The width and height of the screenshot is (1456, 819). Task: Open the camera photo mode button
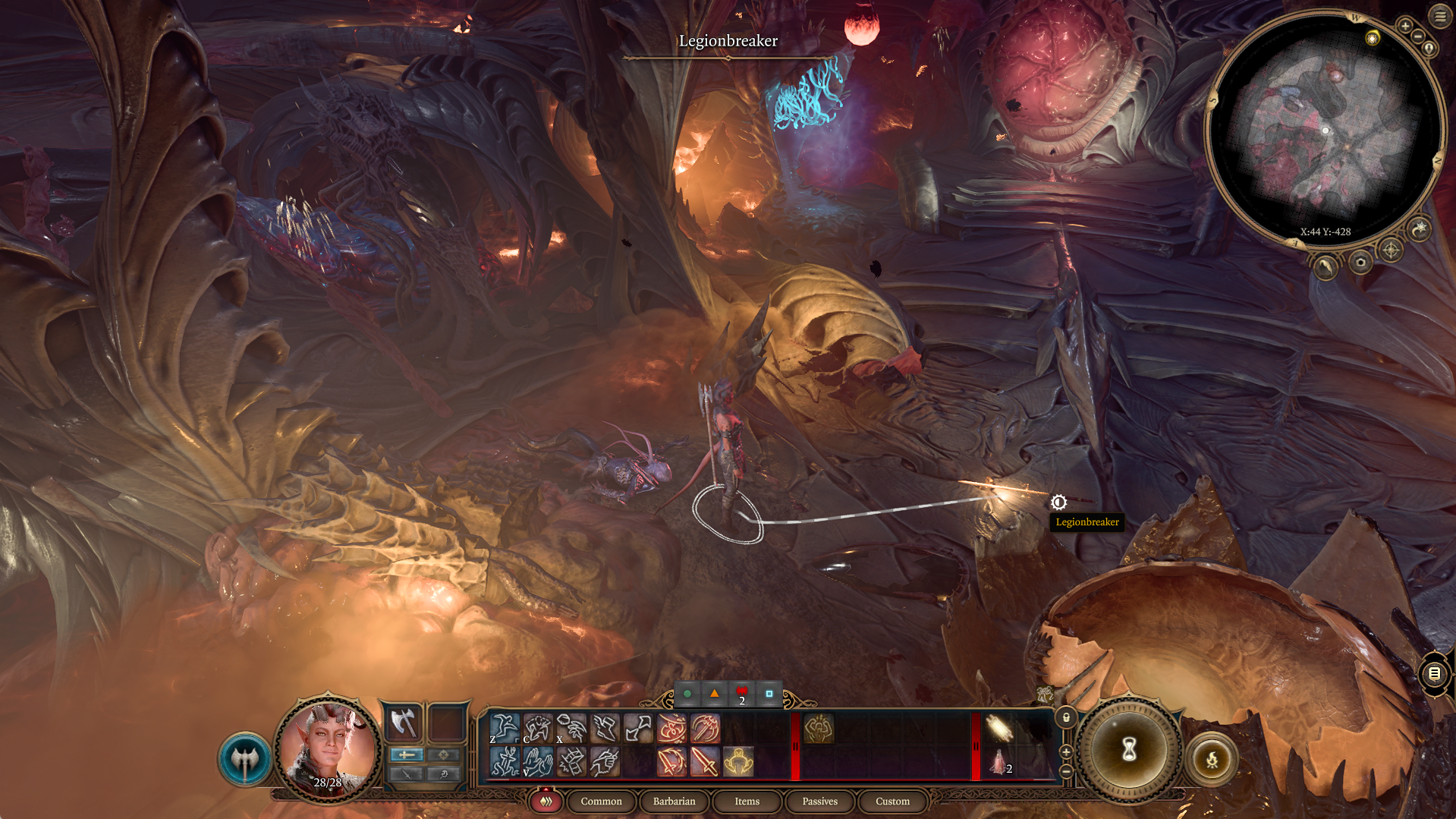[1360, 263]
